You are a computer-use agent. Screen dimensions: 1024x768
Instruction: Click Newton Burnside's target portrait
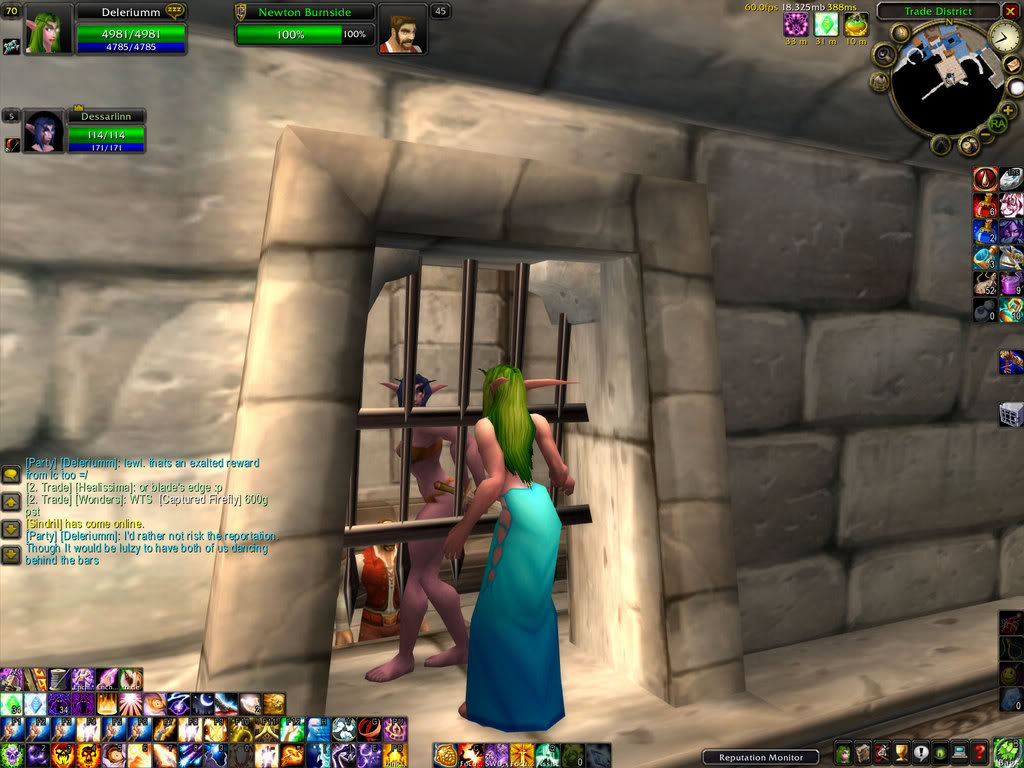click(x=402, y=30)
